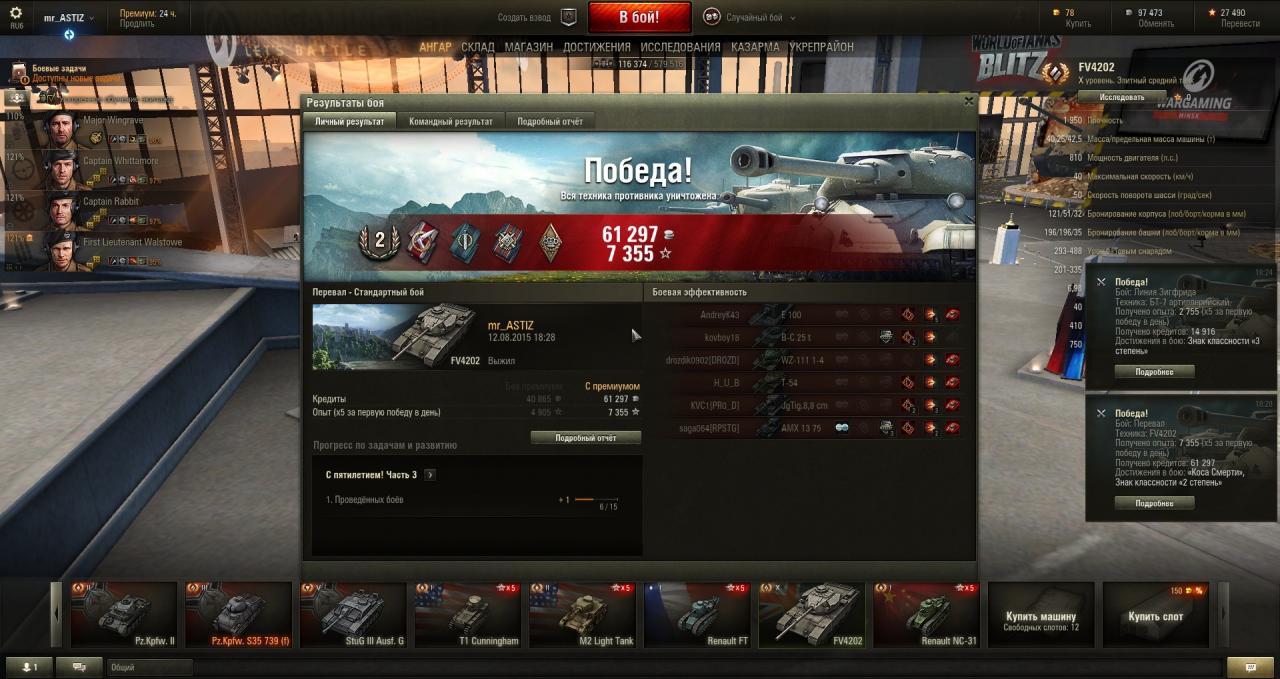Go to the УКРЕПРАЙОН section
Viewport: 1280px width, 679px height.
tap(821, 47)
